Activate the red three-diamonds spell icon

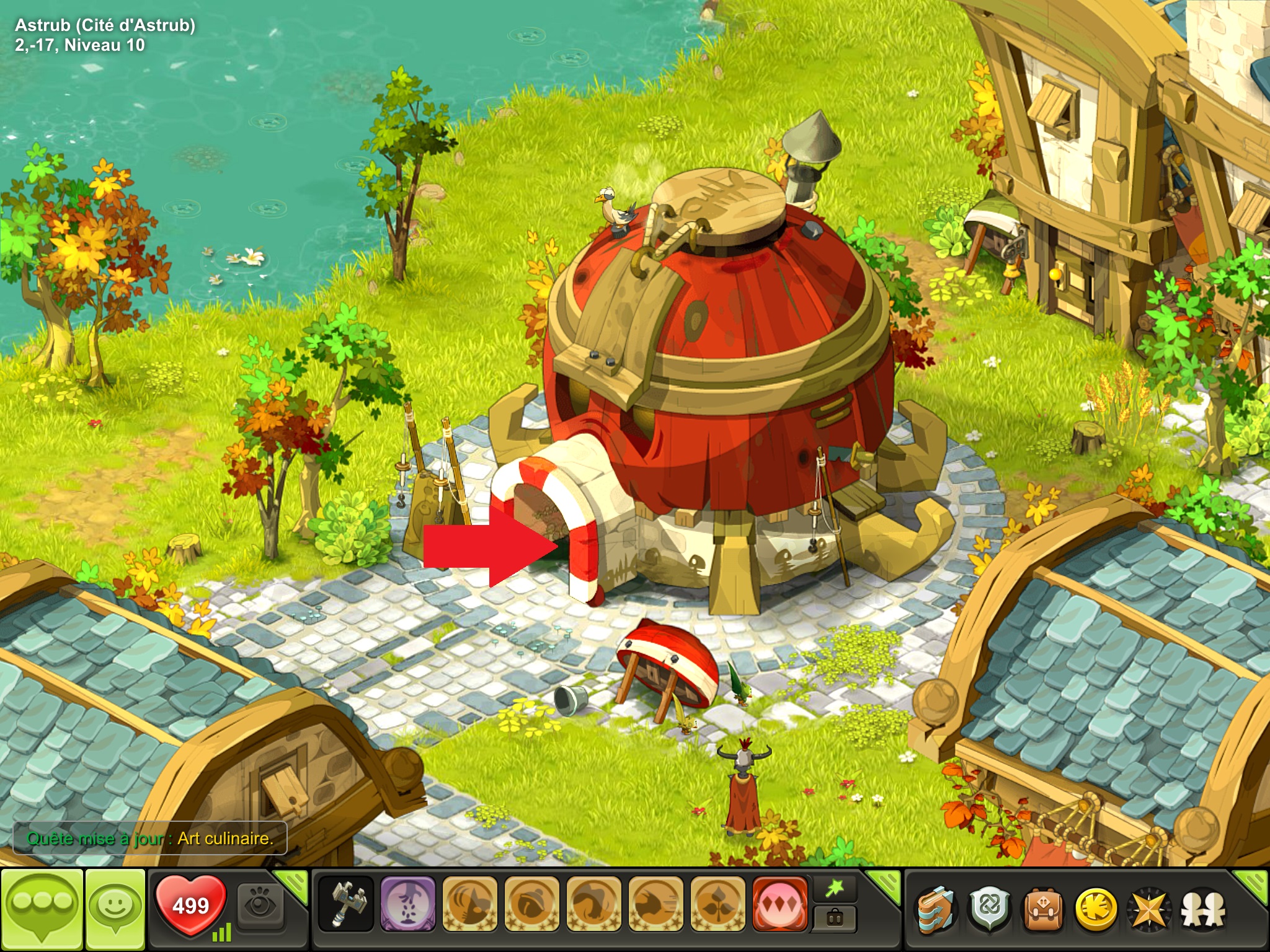pos(779,905)
